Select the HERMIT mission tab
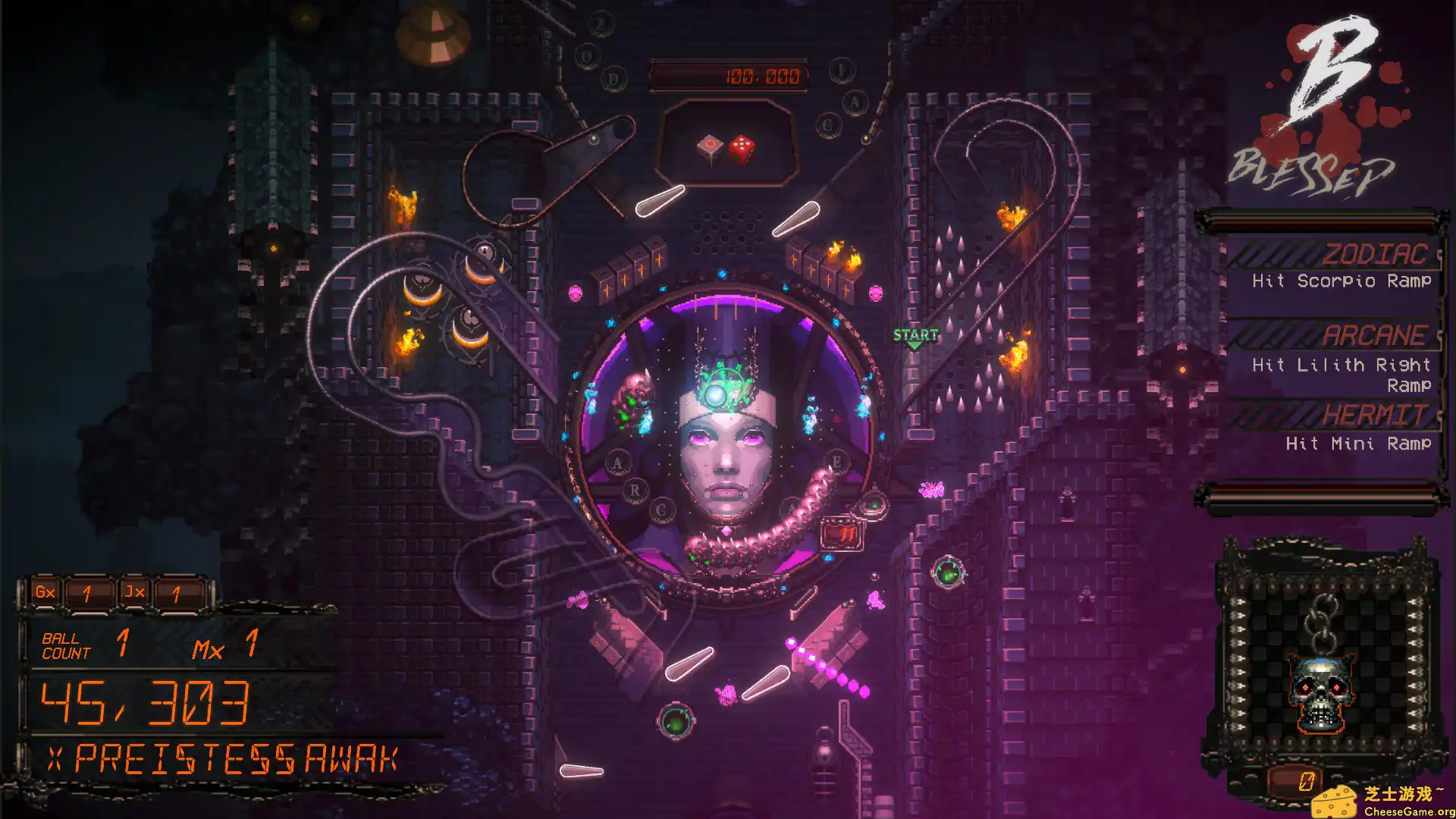Screen dimensions: 1456x819 coord(1374,415)
